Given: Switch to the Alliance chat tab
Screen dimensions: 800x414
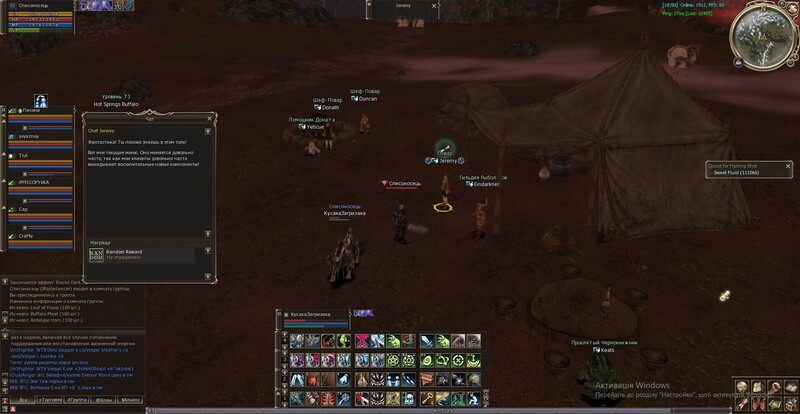Looking at the screenshot, I should 133,399.
